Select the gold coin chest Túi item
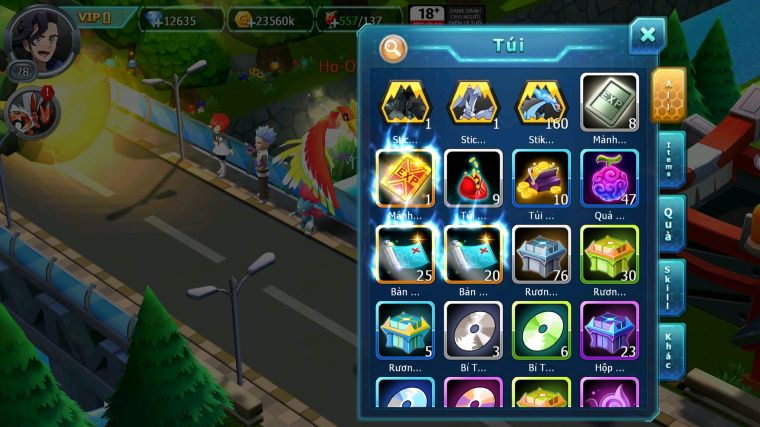 pos(541,178)
